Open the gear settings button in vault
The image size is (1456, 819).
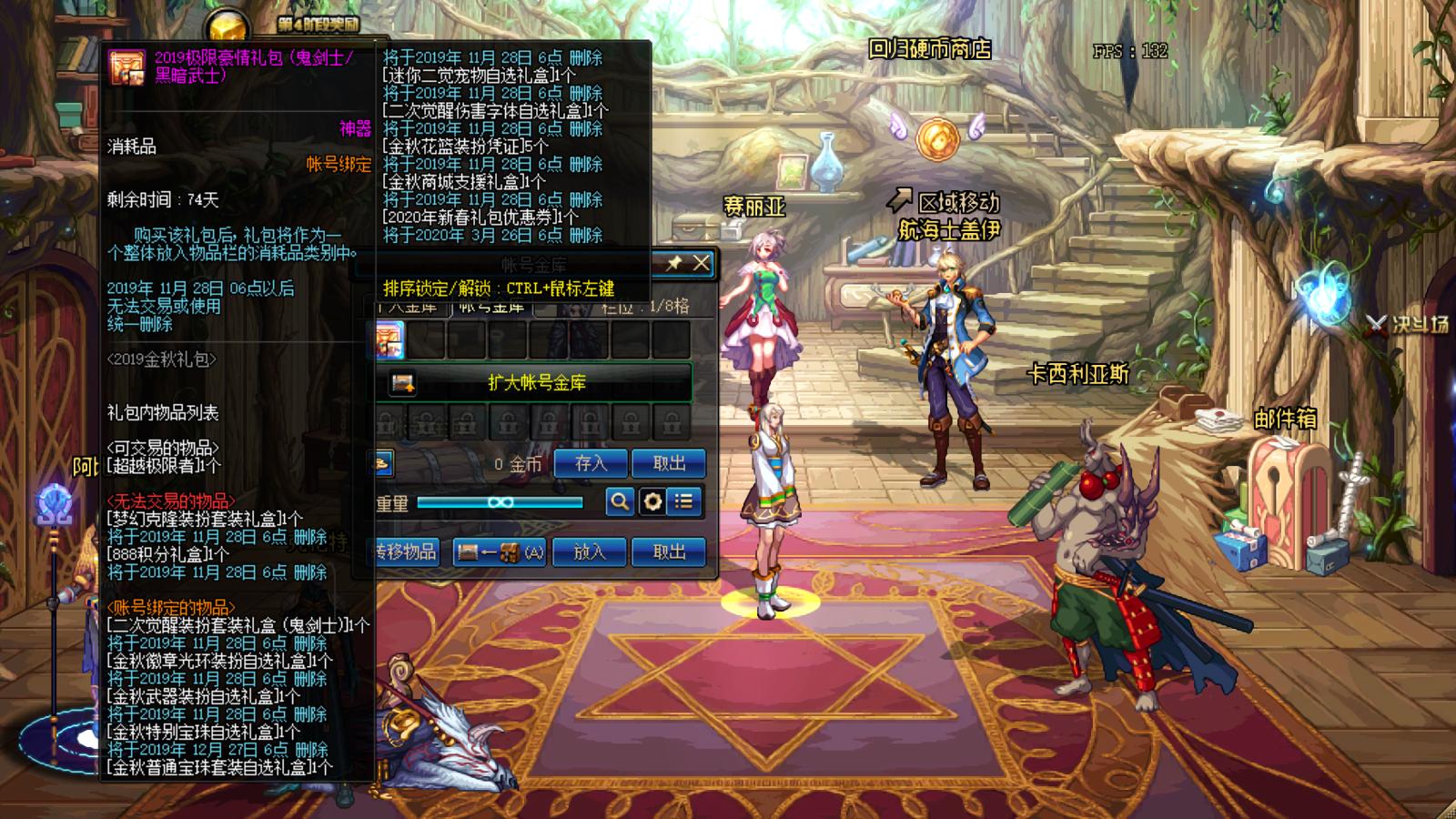tap(652, 501)
